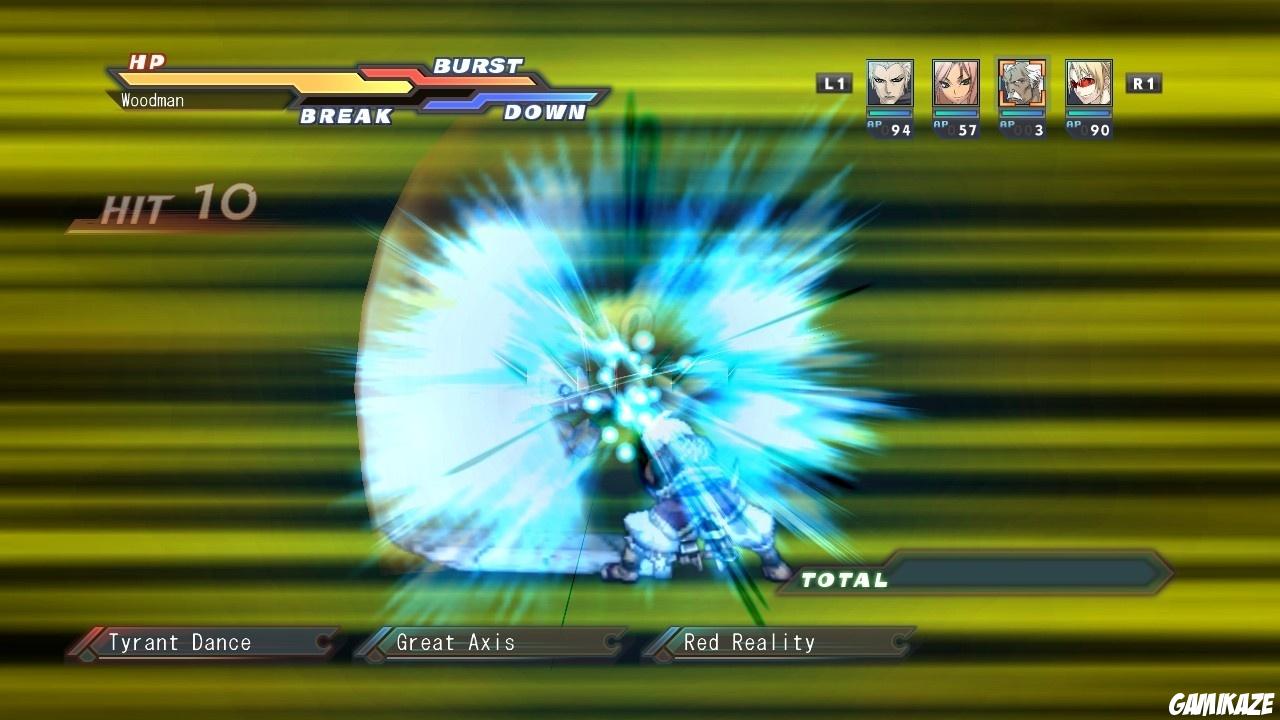
Task: Toggle the orange selection frame on the third portrait
Action: point(1024,83)
